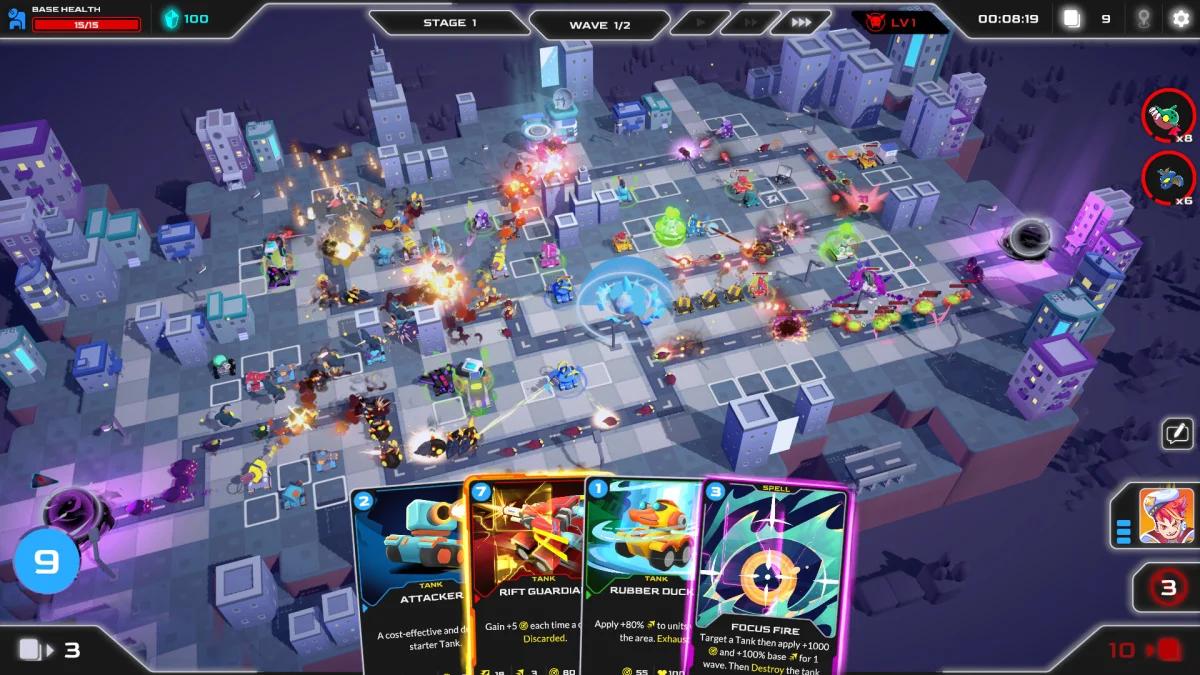Viewport: 1200px width, 675px height.
Task: Open the settings gear menu
Action: pos(1180,19)
